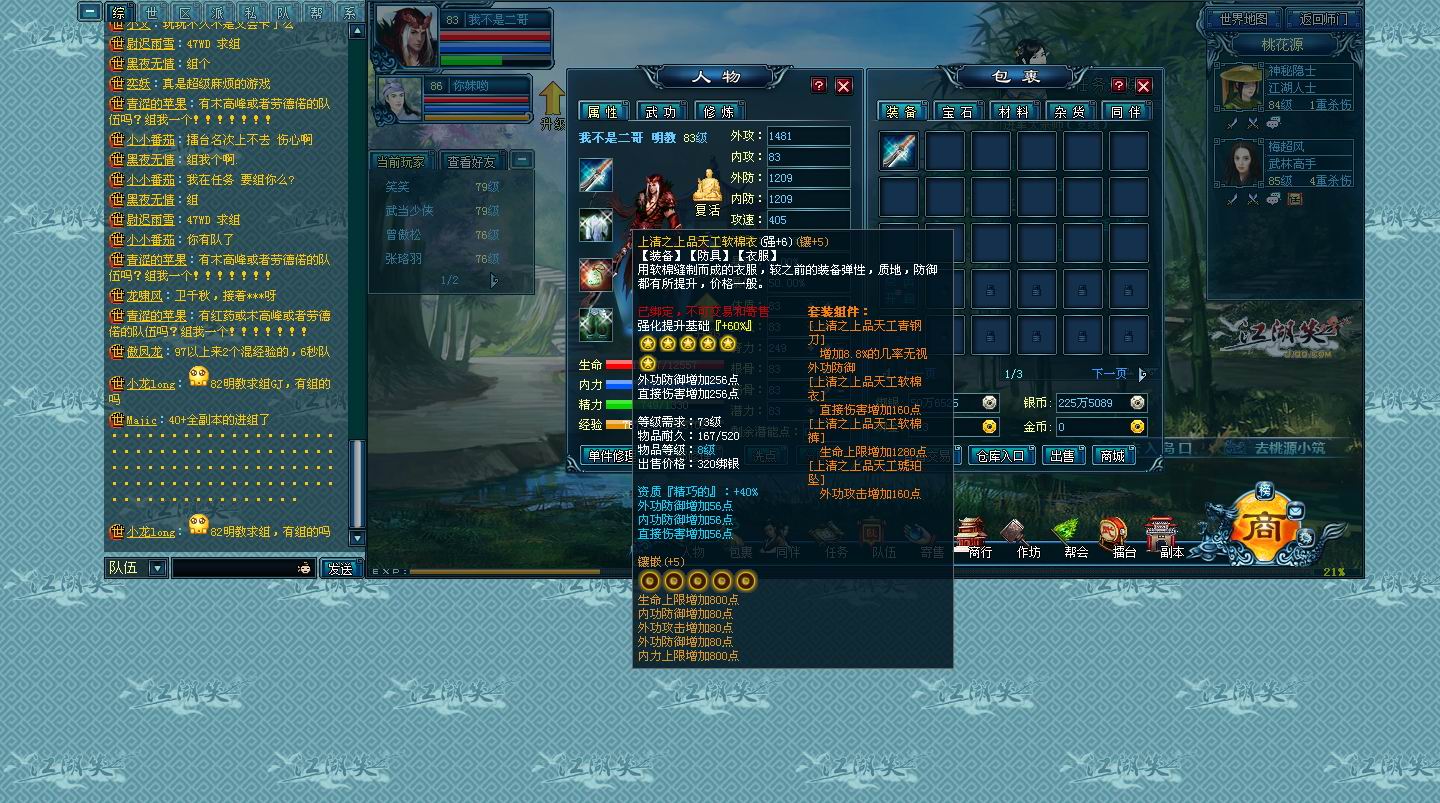Image resolution: width=1440 pixels, height=803 pixels.
Task: Open the 仓库入口 warehouse entrance
Action: [x=1001, y=456]
